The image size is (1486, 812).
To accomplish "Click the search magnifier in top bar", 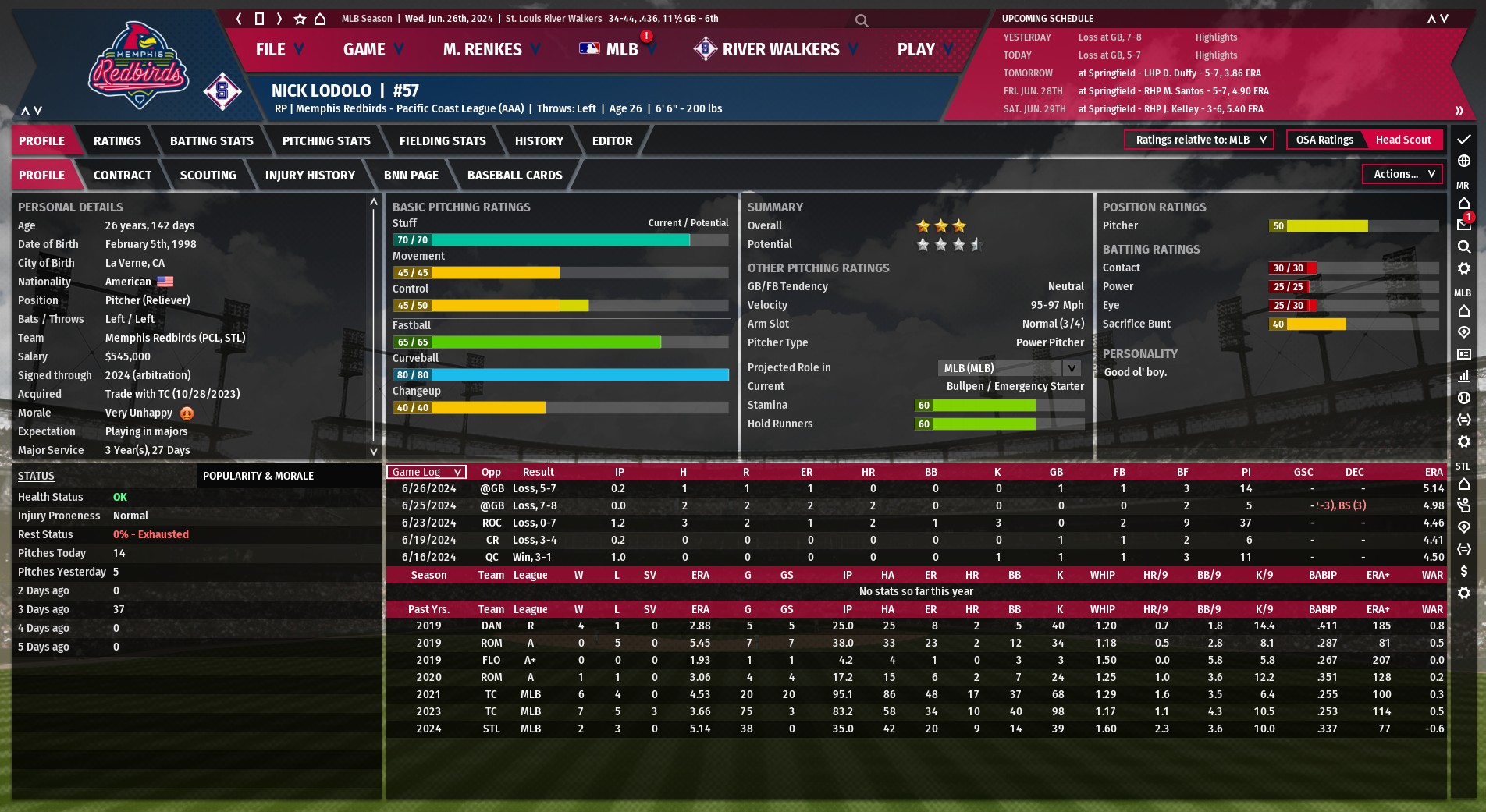I will [862, 20].
